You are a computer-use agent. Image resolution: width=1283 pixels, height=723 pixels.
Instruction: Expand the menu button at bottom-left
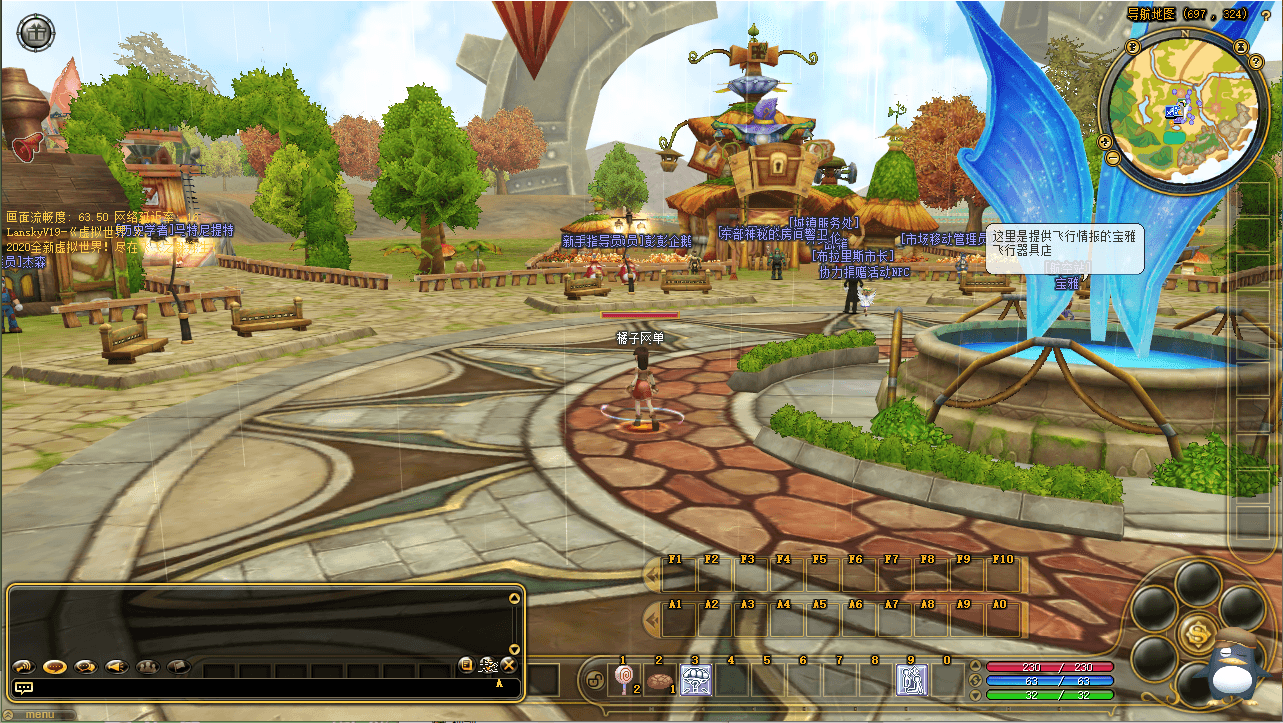point(40,714)
